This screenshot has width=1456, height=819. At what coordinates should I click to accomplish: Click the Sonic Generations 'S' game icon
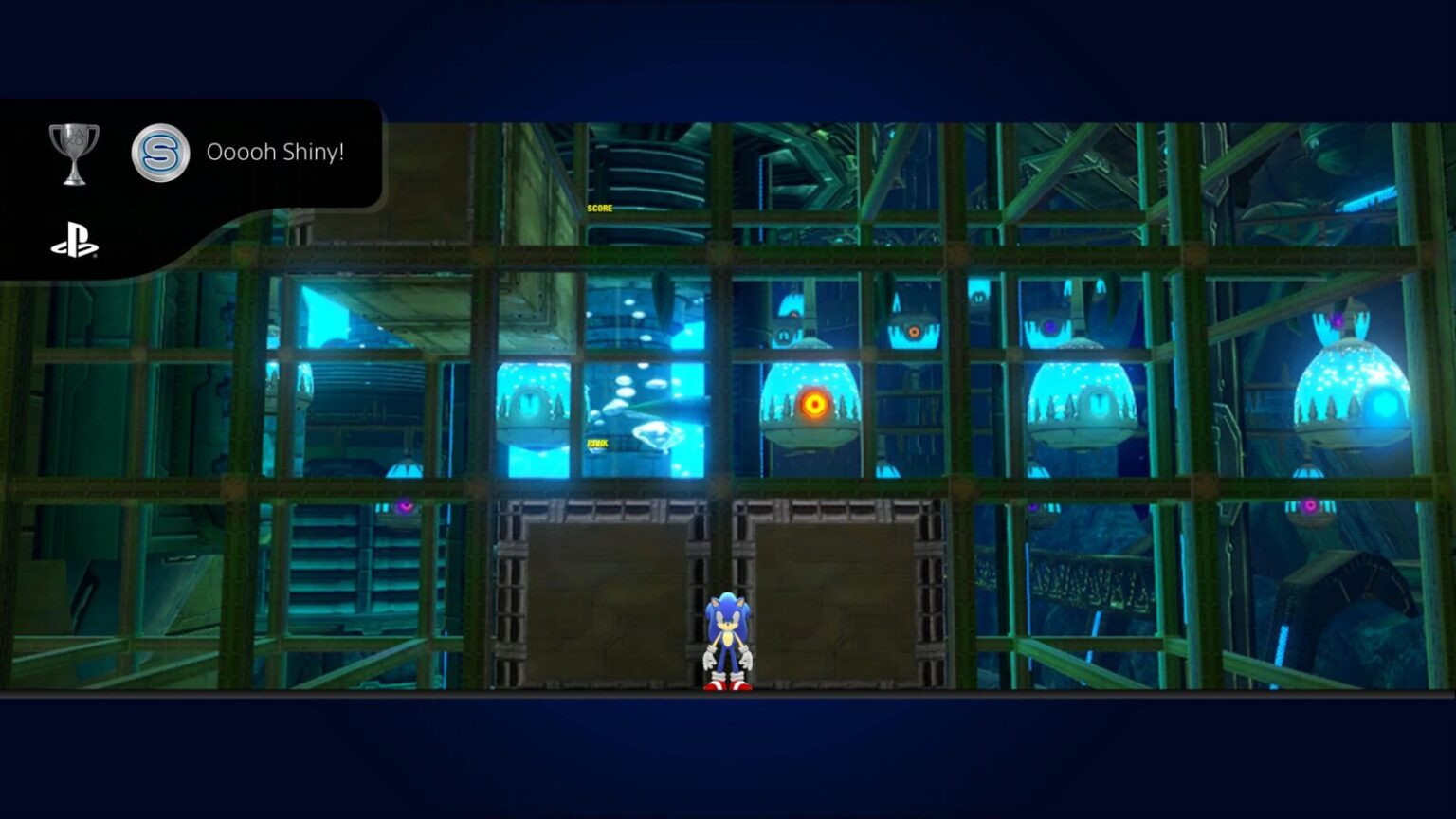160,152
